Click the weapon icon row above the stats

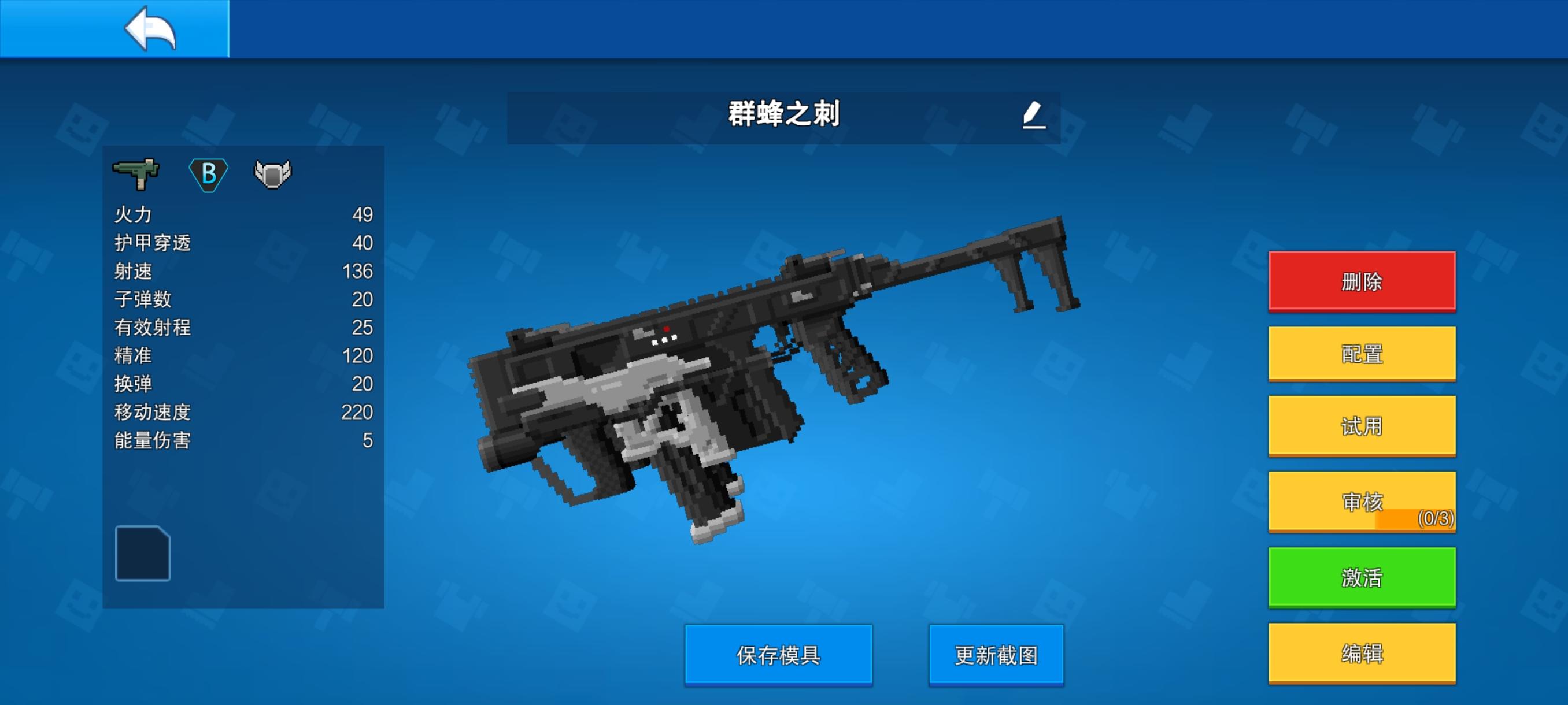207,175
